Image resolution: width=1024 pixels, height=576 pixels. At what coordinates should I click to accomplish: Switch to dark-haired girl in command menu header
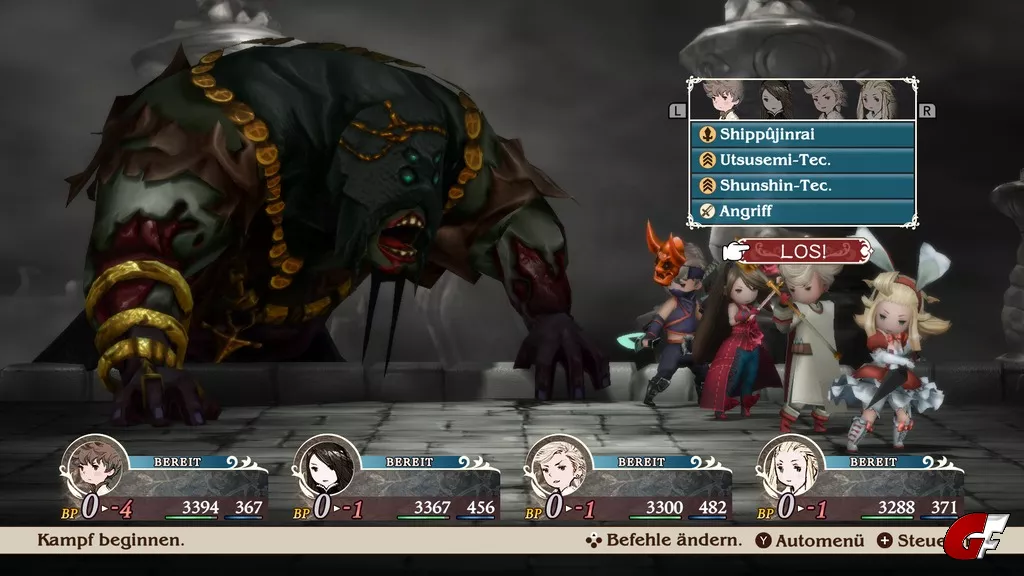[774, 100]
